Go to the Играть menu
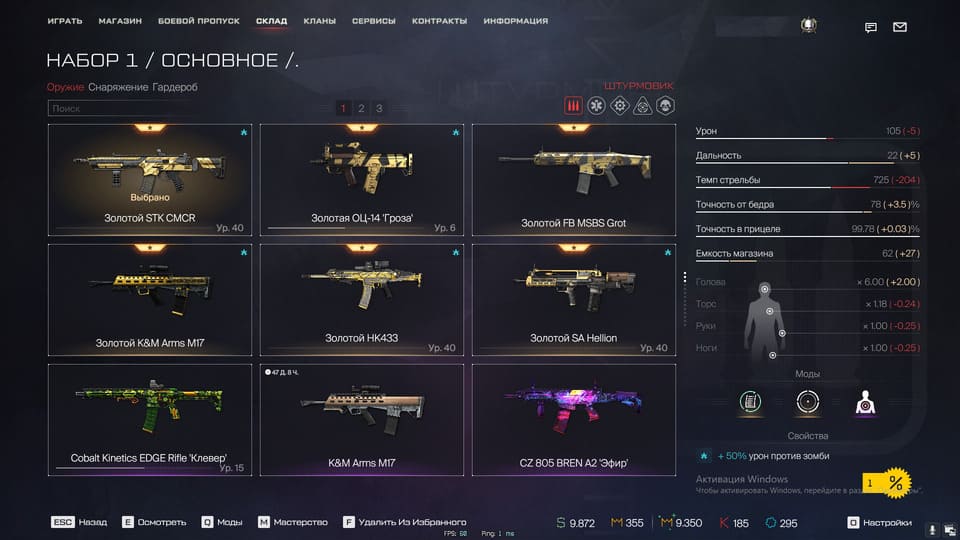 [x=64, y=21]
